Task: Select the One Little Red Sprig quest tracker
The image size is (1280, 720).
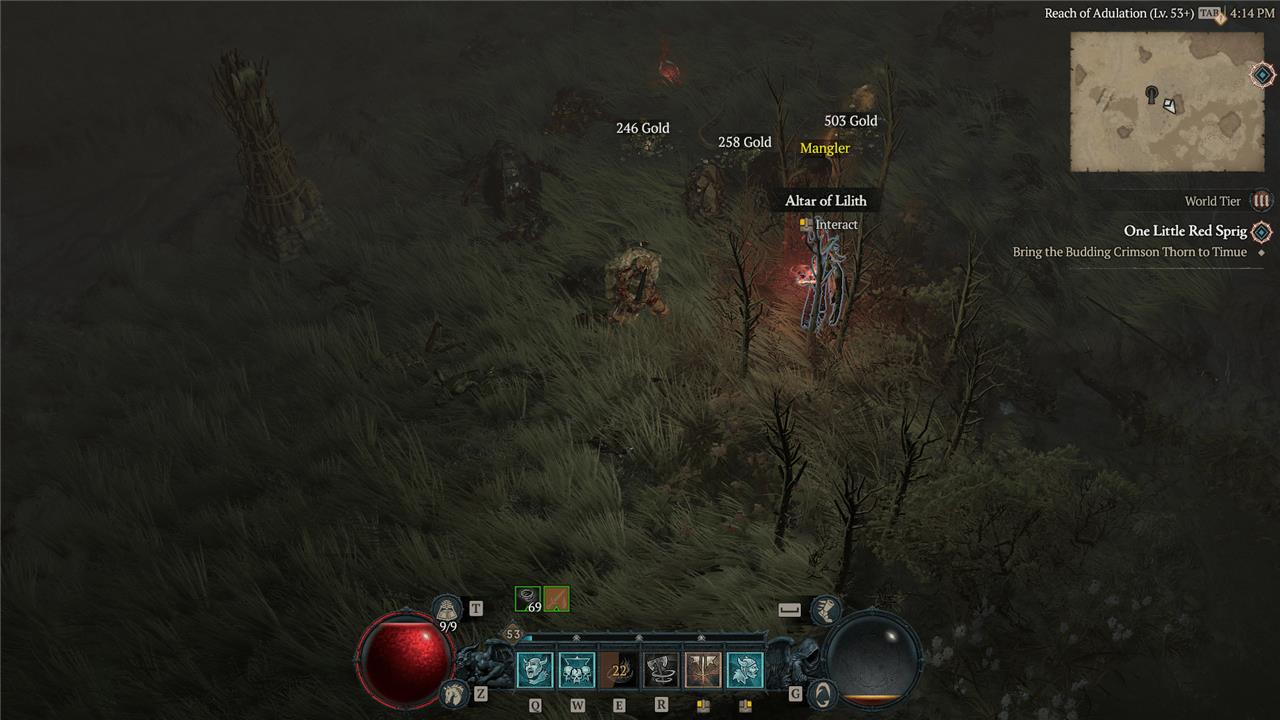Action: coord(1185,231)
